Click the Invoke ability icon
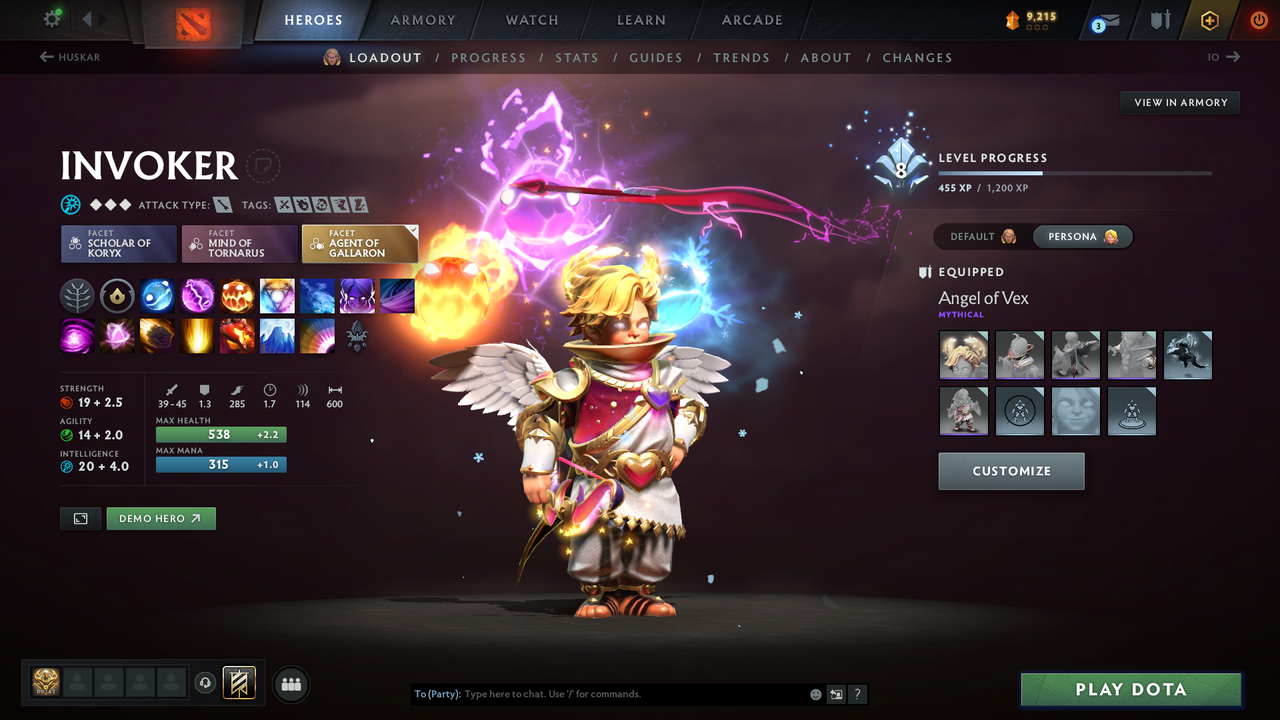Viewport: 1280px width, 720px height. pos(277,295)
